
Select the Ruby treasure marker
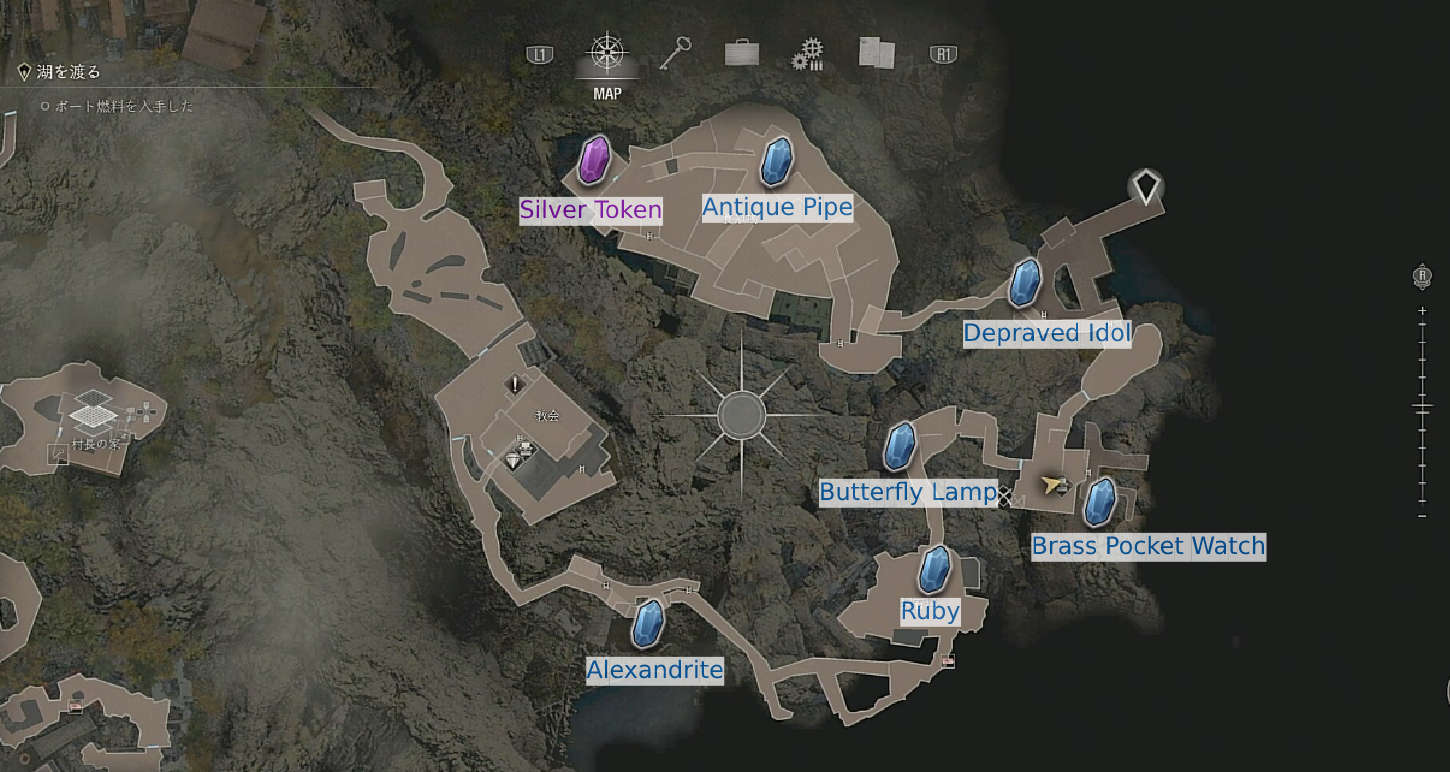point(935,570)
